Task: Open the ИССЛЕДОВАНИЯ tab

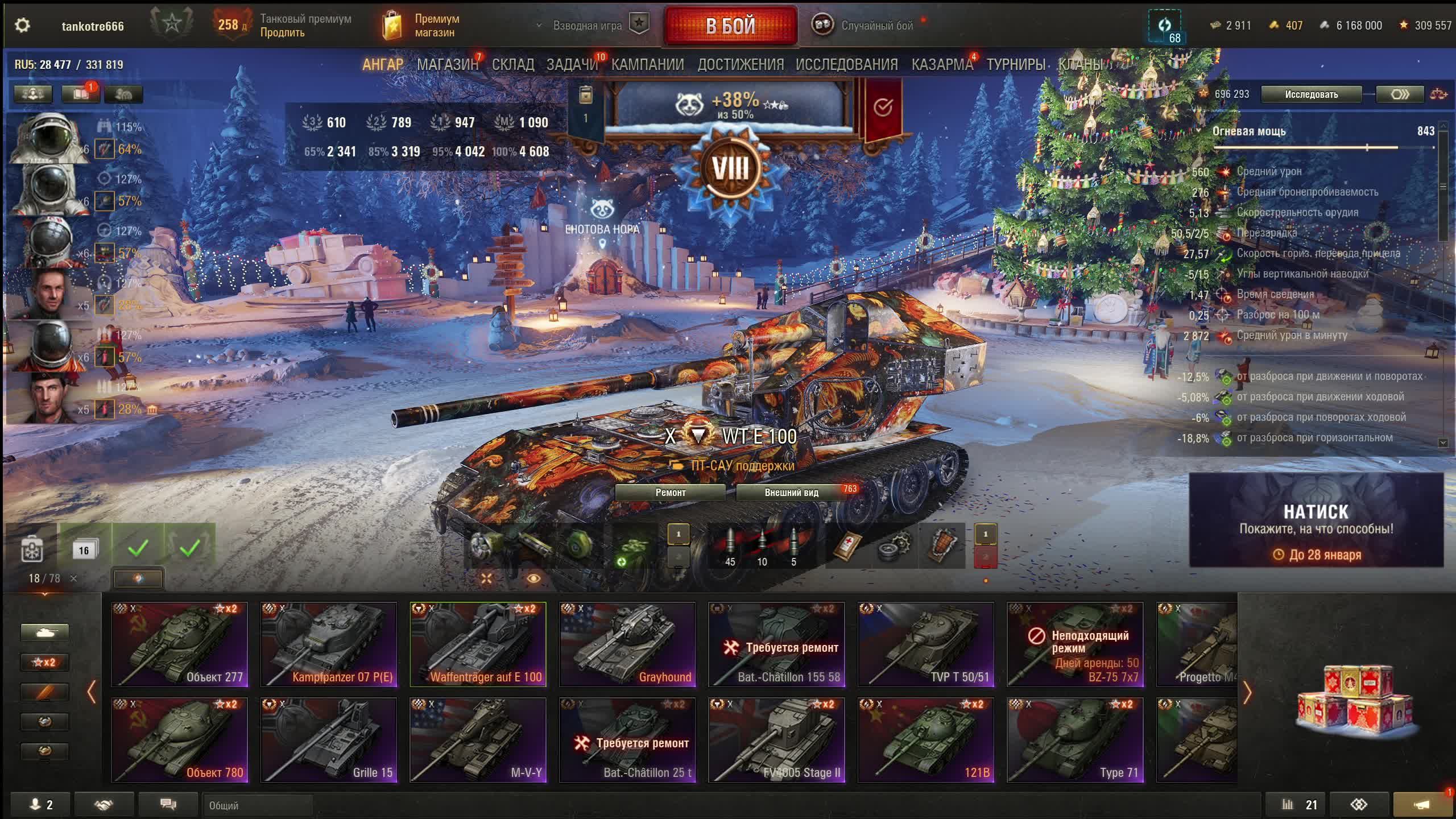Action: 846,65
